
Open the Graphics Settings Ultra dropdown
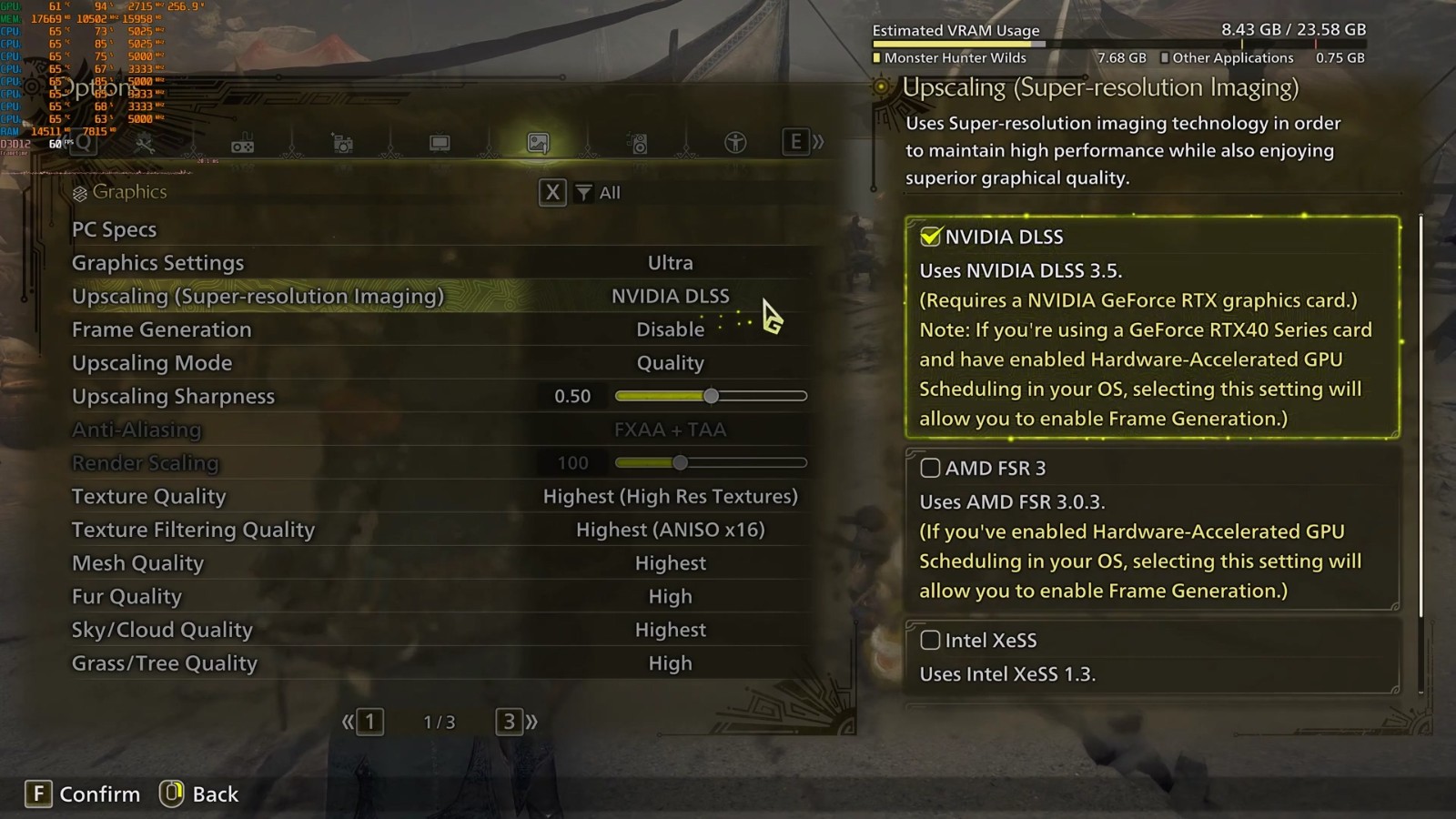(671, 262)
